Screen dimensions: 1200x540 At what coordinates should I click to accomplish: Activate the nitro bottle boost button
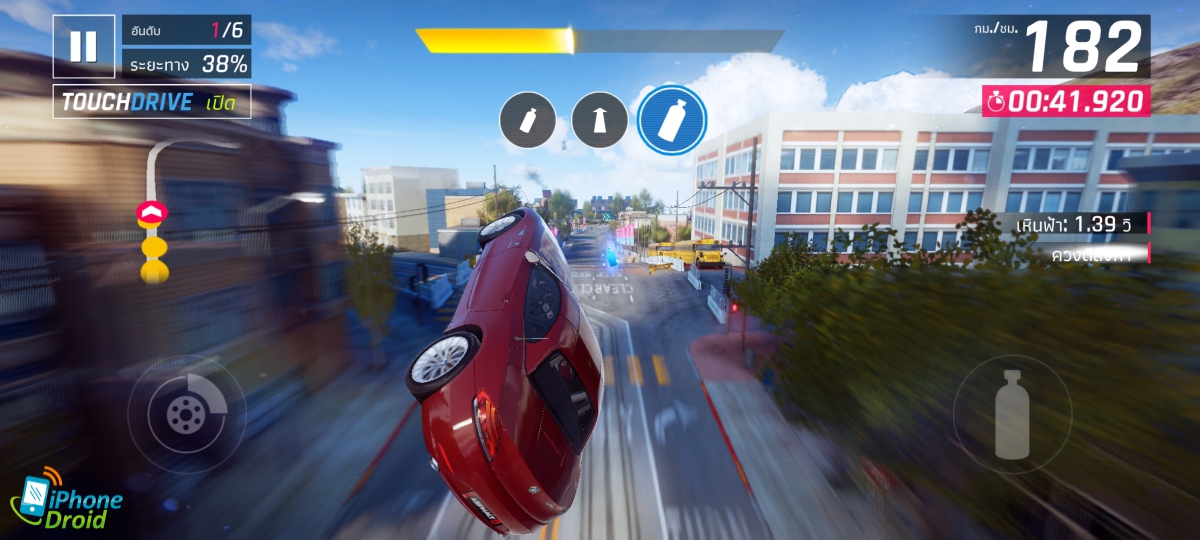coord(1012,413)
